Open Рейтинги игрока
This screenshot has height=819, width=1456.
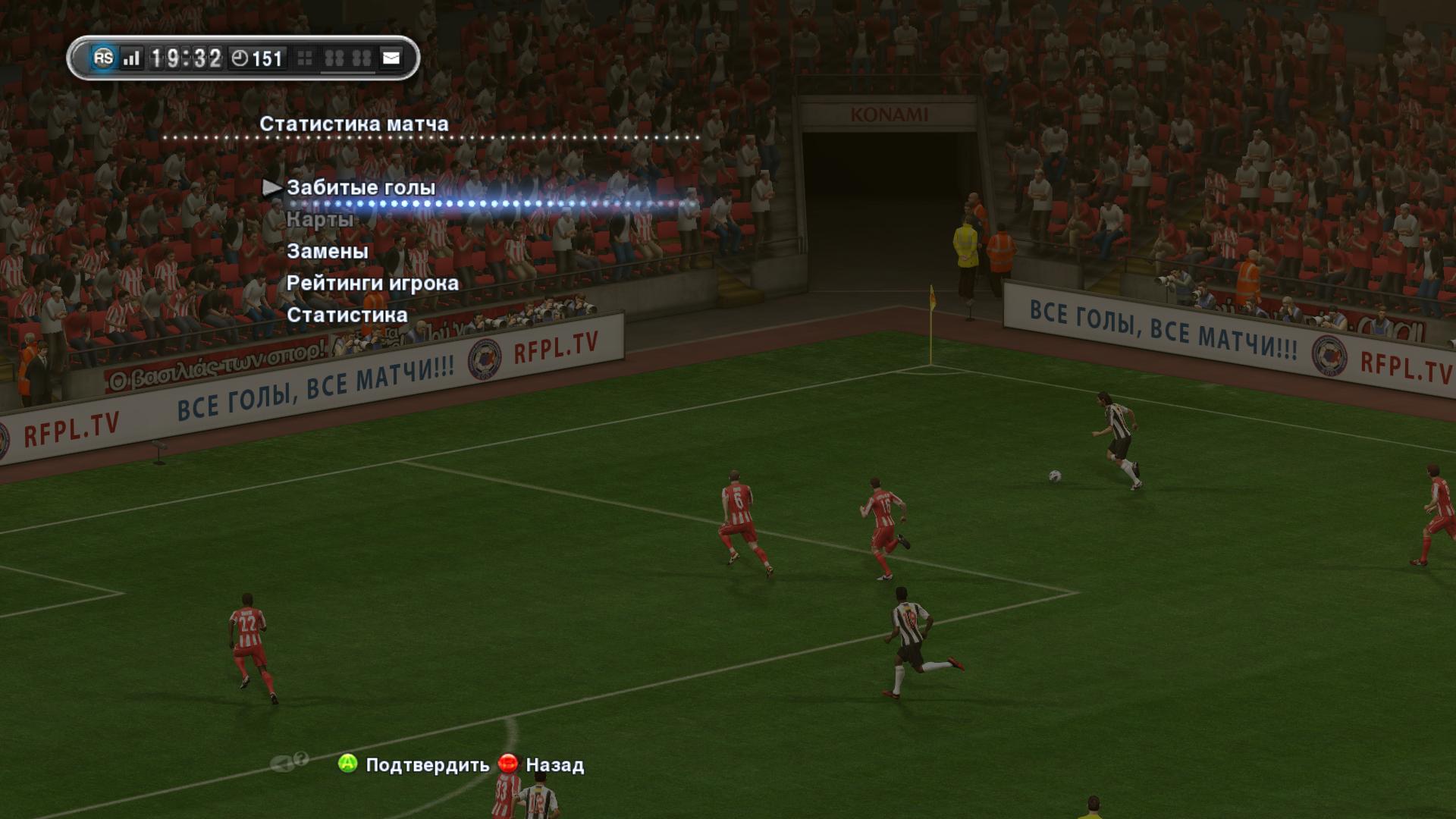pyautogui.click(x=372, y=283)
